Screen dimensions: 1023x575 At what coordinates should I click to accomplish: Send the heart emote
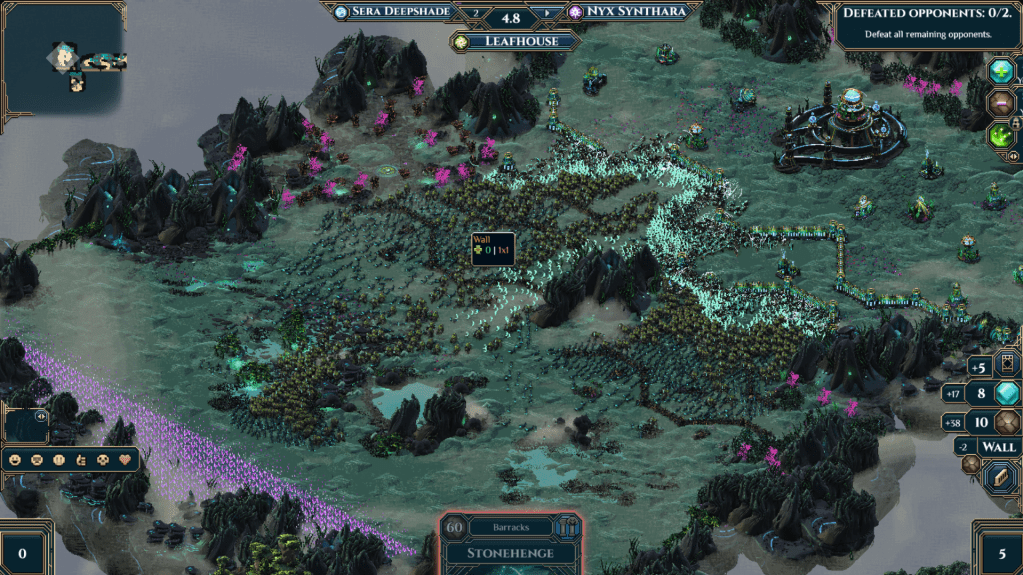pyautogui.click(x=127, y=461)
